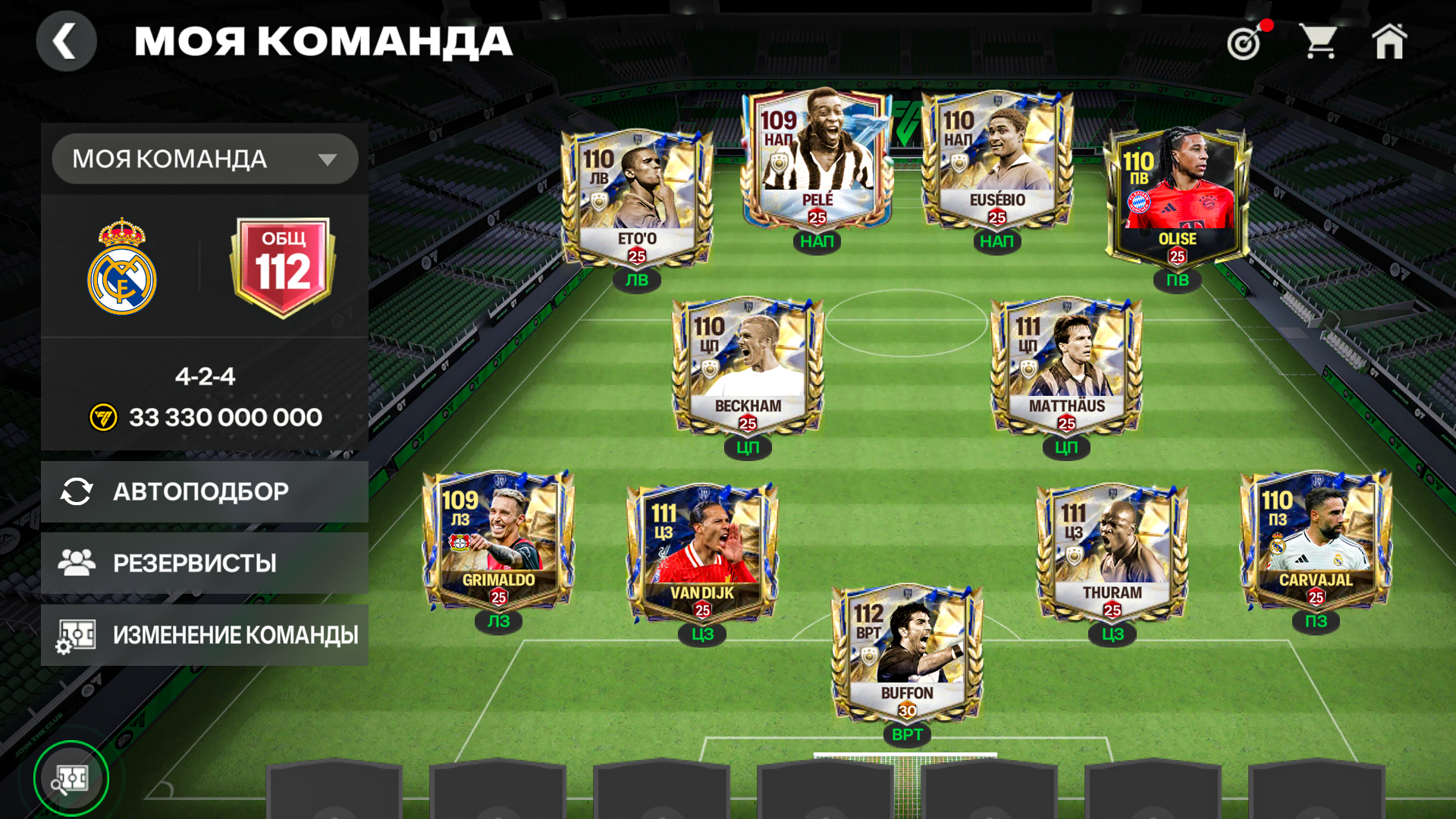The image size is (1456, 819).
Task: Pick the Olise player card
Action: (x=1177, y=199)
